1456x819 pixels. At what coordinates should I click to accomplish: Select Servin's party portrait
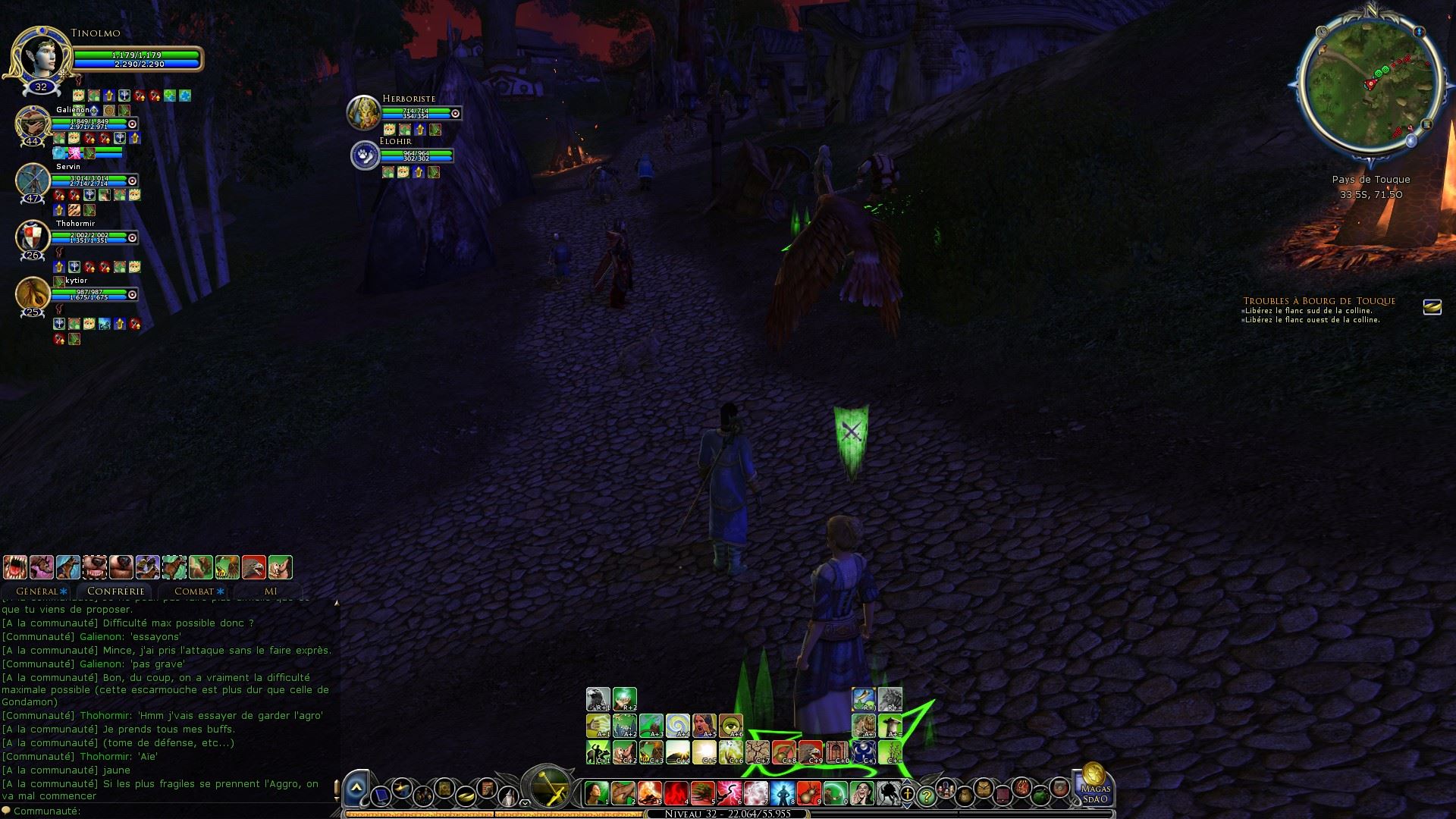click(x=33, y=180)
